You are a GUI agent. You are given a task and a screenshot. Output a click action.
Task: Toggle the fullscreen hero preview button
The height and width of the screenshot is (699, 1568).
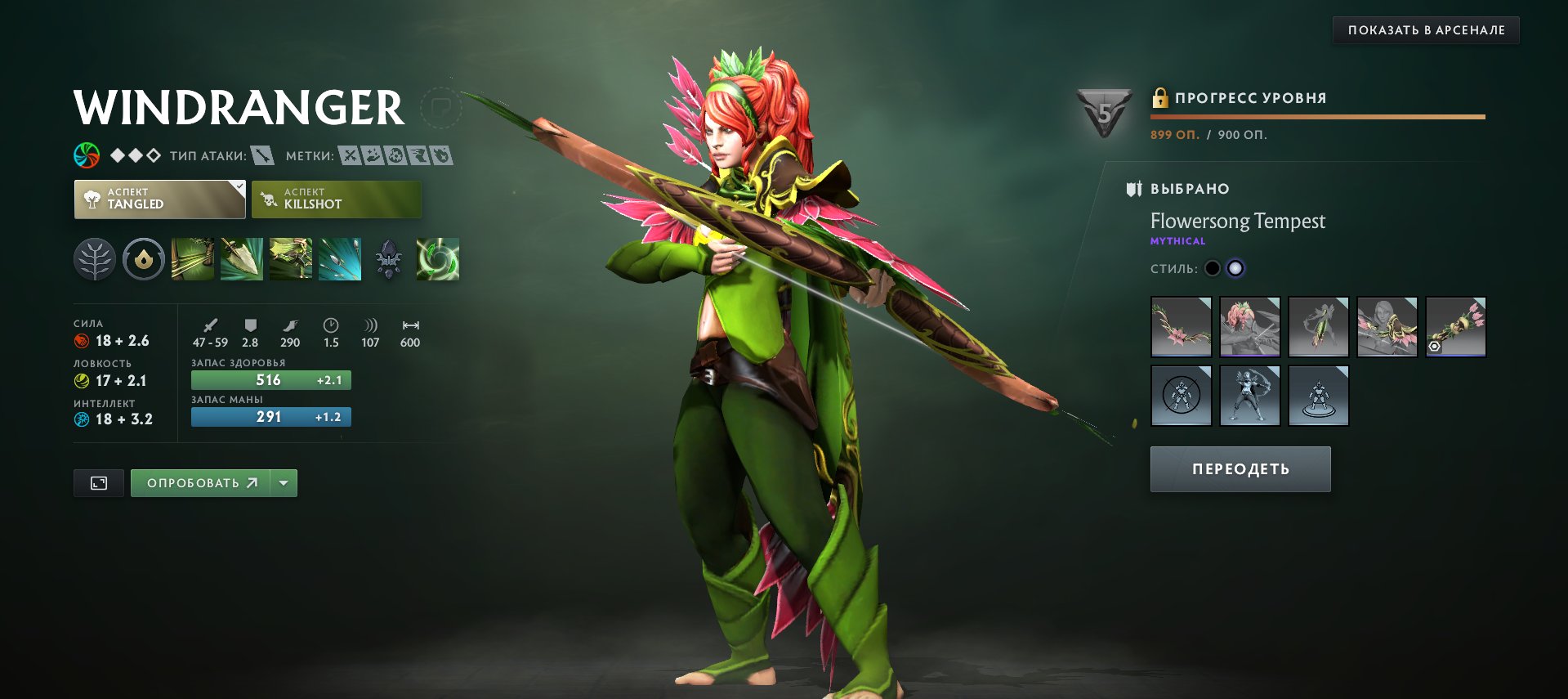(x=98, y=482)
